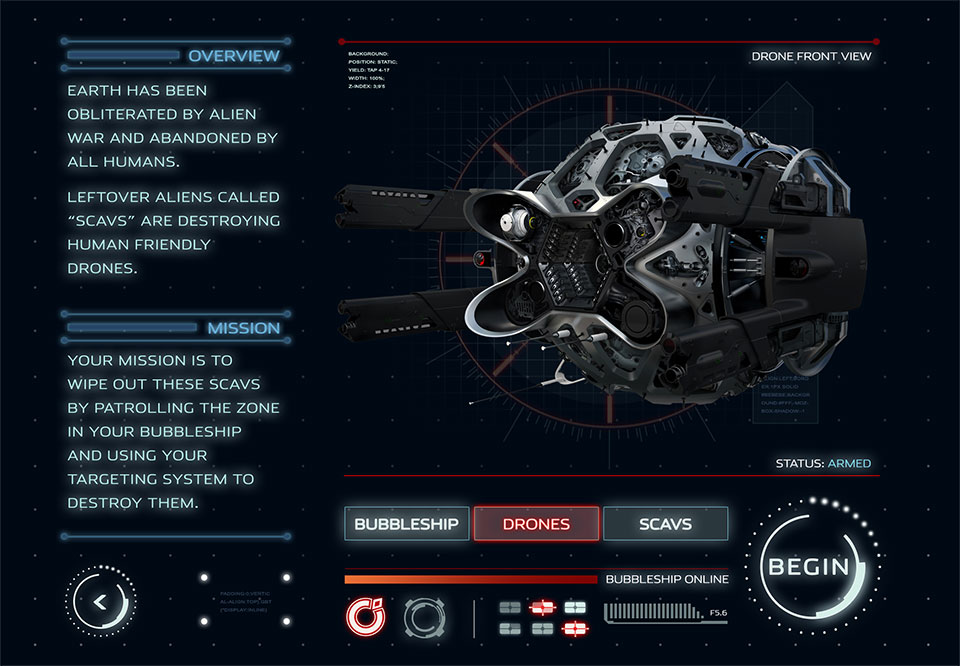Select the Drones tab
This screenshot has width=960, height=666.
[x=536, y=524]
